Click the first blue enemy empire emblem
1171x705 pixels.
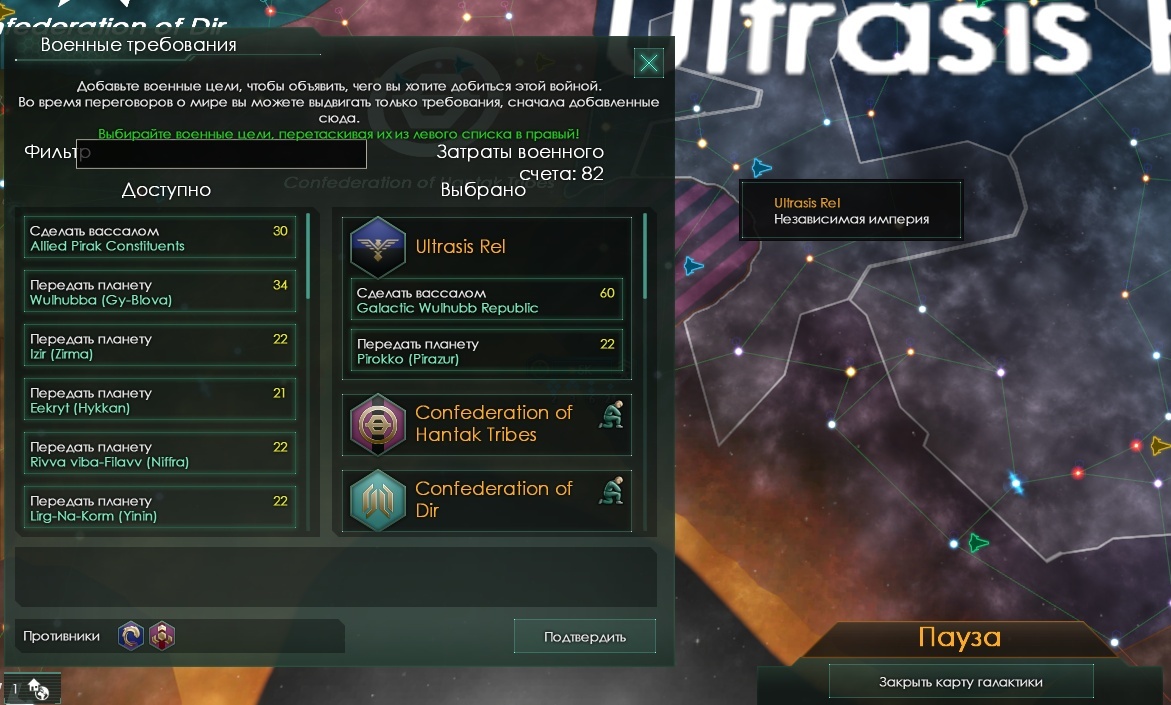point(131,636)
